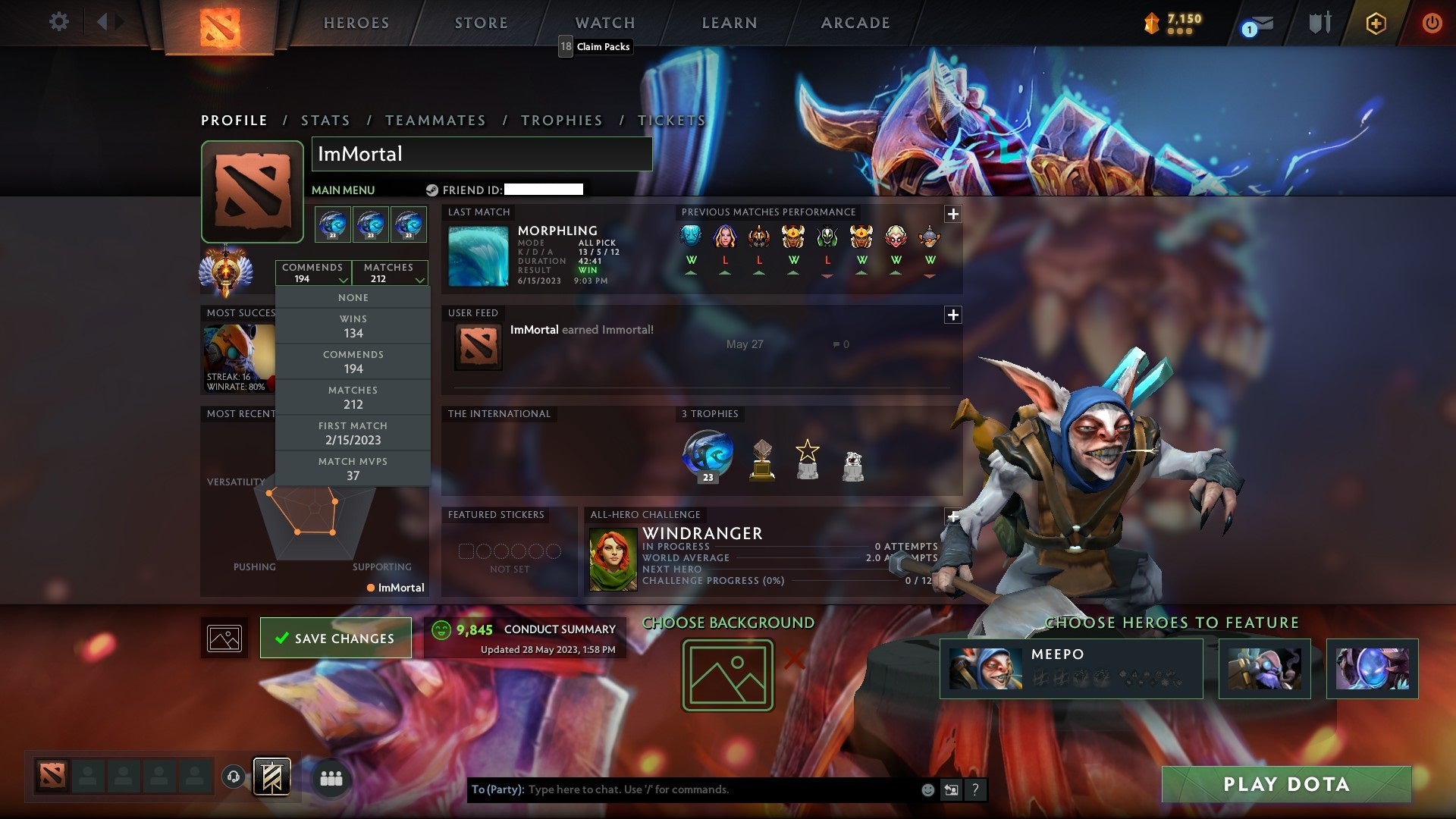Open the ARCADE menu in the top bar
Screen dimensions: 1456x819
[855, 23]
